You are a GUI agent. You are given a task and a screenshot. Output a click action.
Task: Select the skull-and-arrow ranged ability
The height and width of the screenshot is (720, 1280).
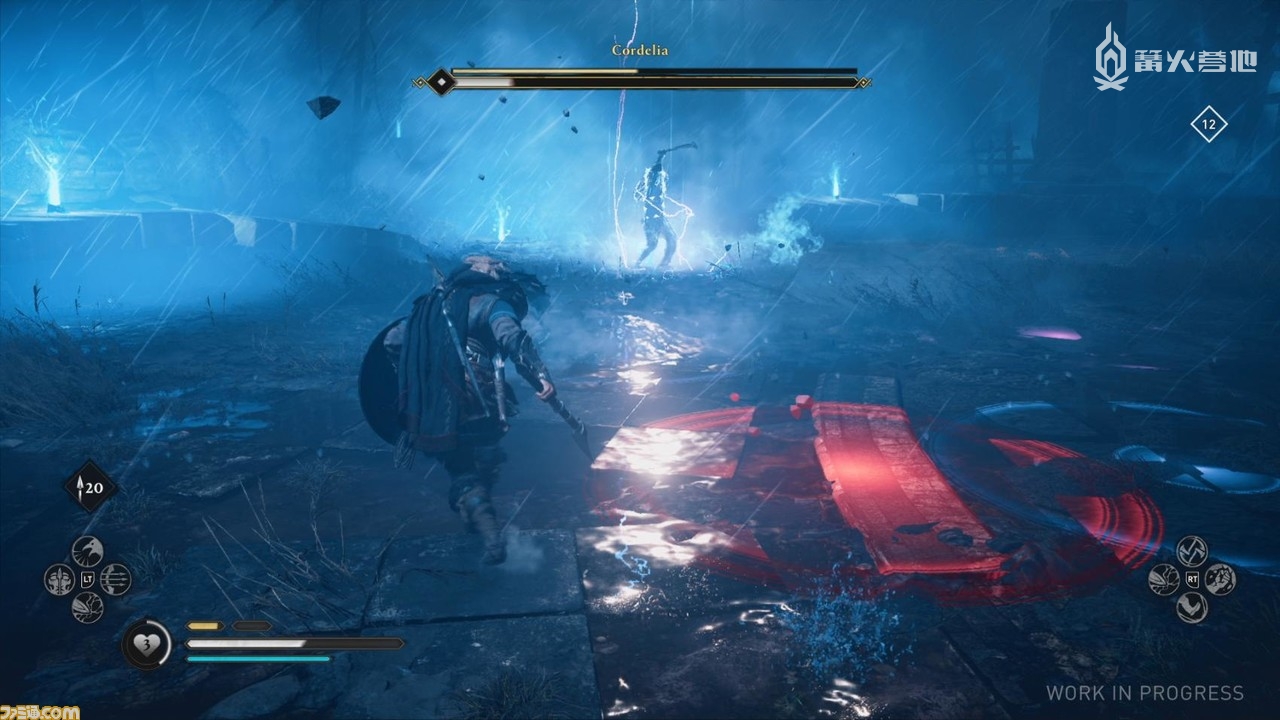tap(59, 579)
